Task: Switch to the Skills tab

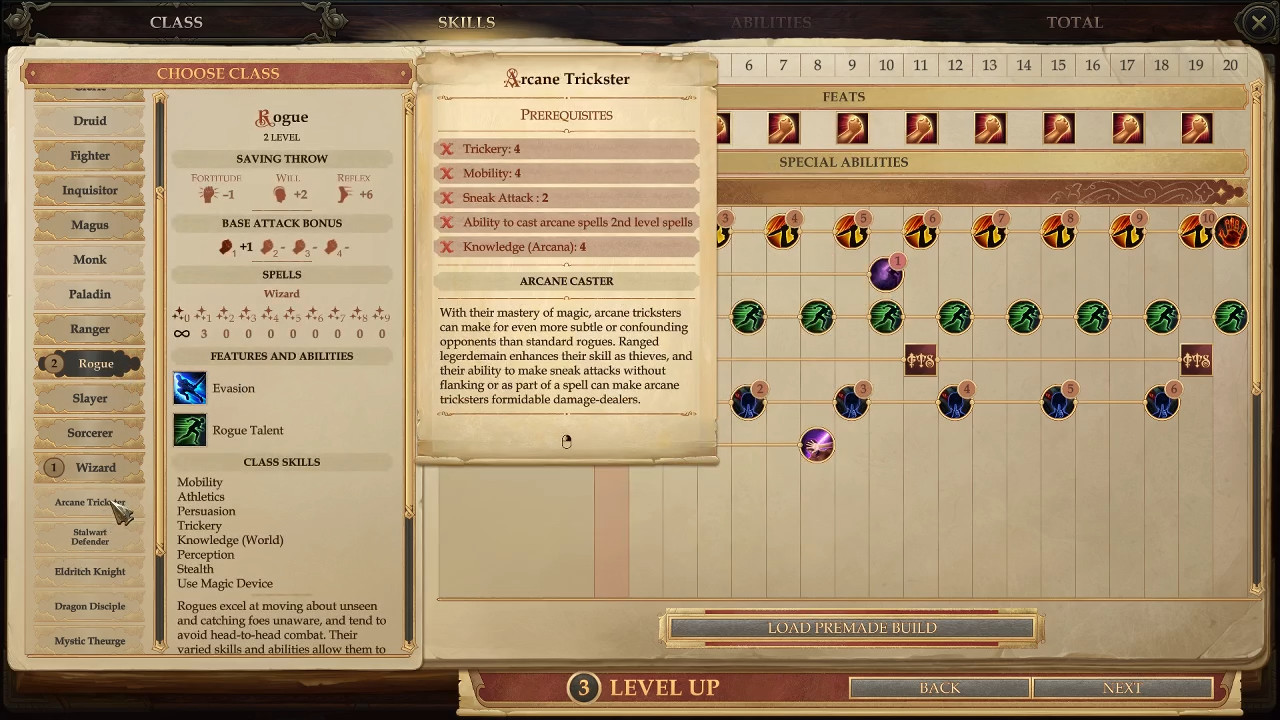Action: point(466,22)
